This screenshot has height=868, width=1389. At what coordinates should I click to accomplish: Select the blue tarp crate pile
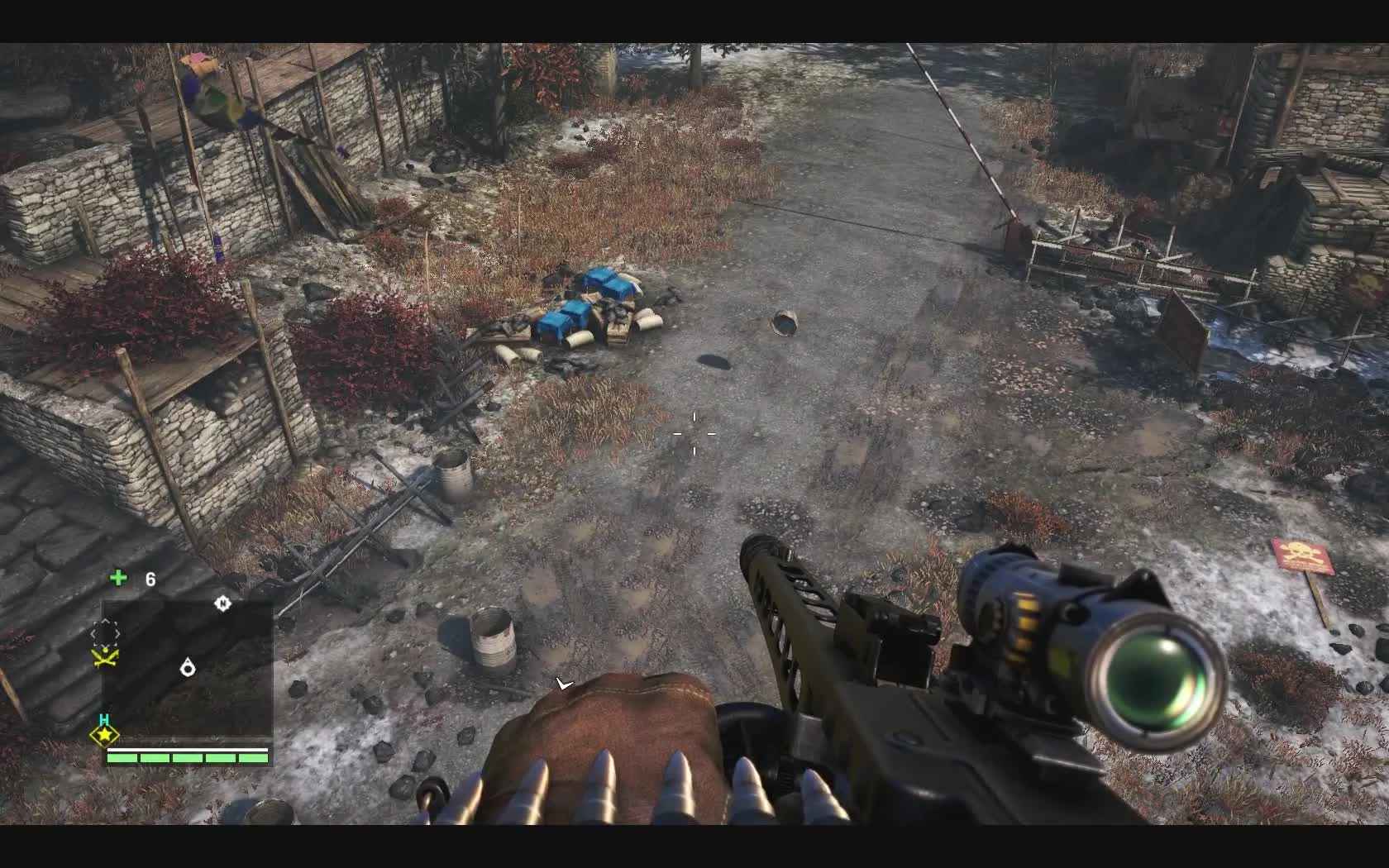pos(587,306)
